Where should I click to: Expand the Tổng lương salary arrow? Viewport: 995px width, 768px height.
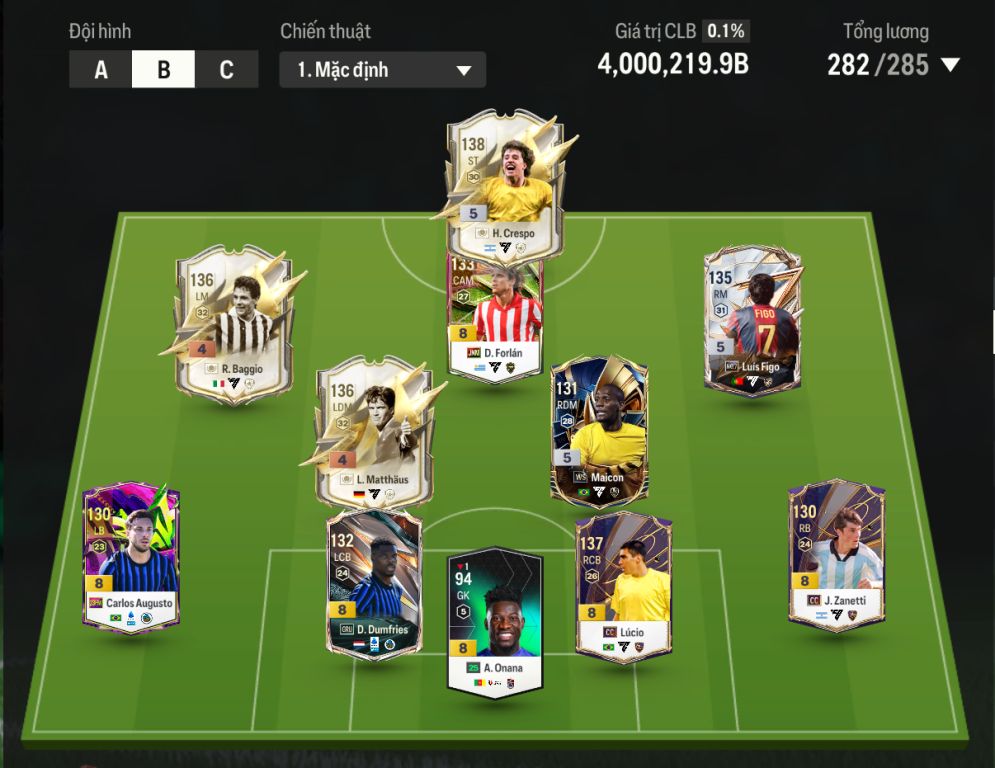(950, 66)
